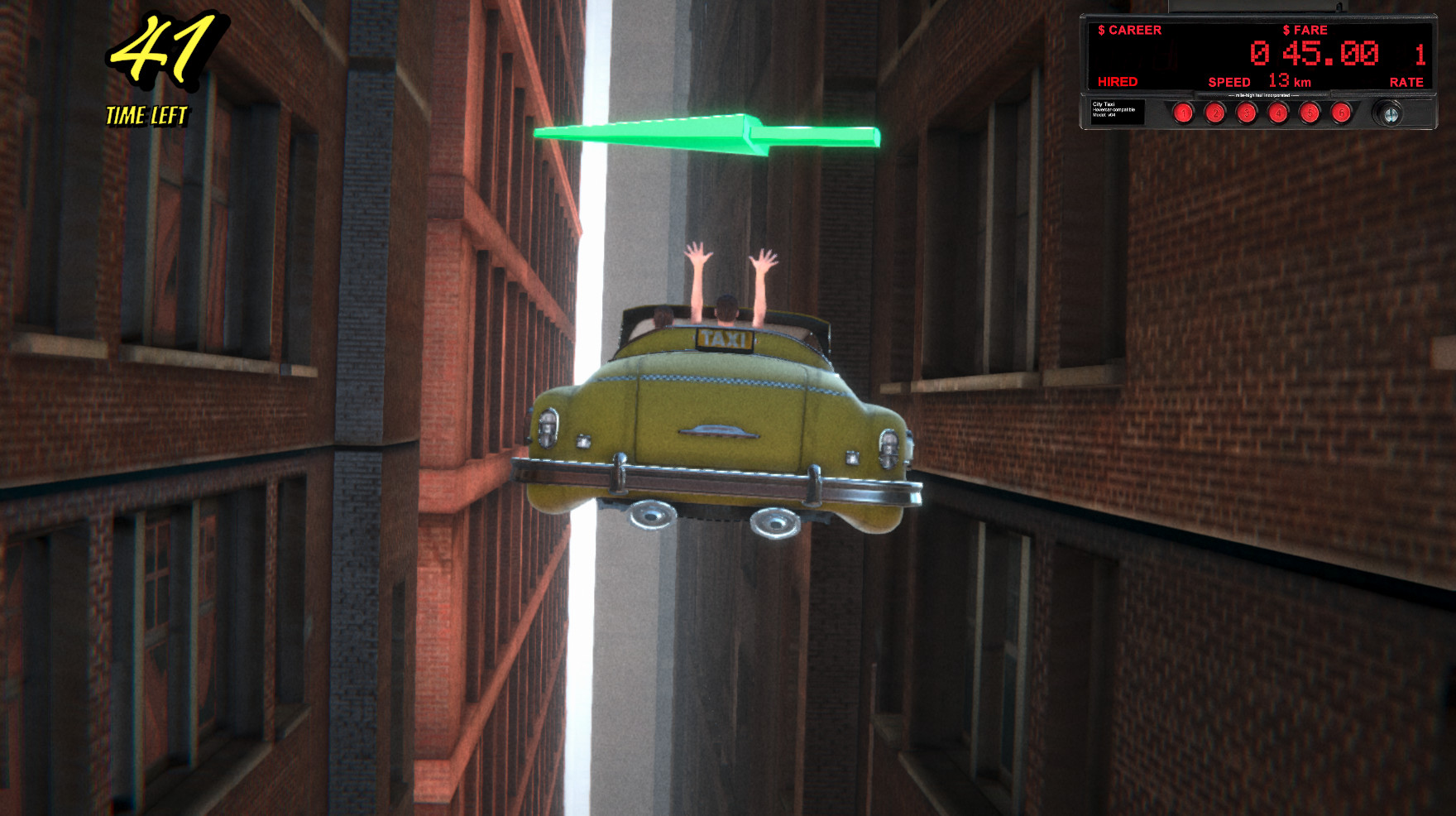Push red meter button 1
Viewport: 1456px width, 816px height.
coord(1183,113)
